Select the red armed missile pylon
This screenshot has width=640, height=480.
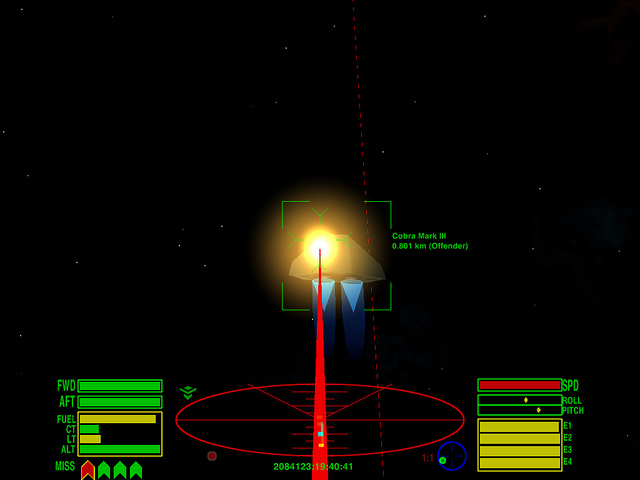(x=88, y=469)
